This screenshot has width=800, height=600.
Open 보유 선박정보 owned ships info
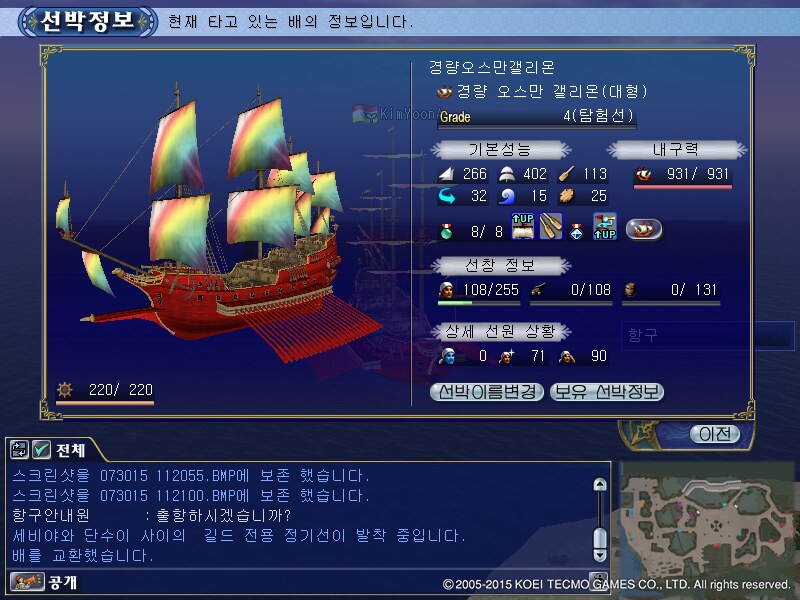(x=607, y=392)
